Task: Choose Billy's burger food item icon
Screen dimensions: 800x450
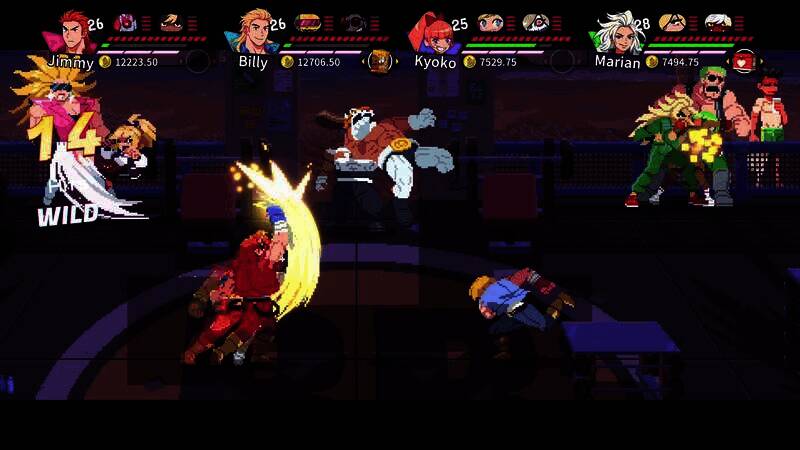Action: coord(307,22)
